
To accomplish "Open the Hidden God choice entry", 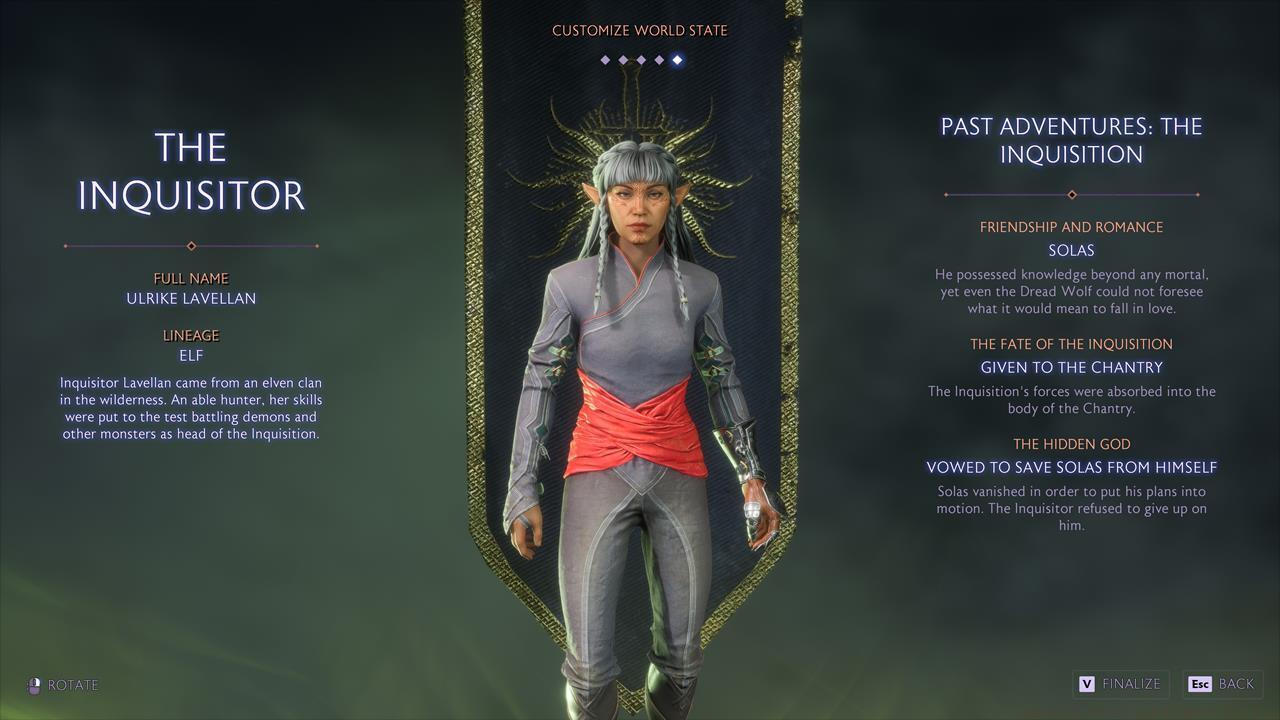I will 1071,467.
